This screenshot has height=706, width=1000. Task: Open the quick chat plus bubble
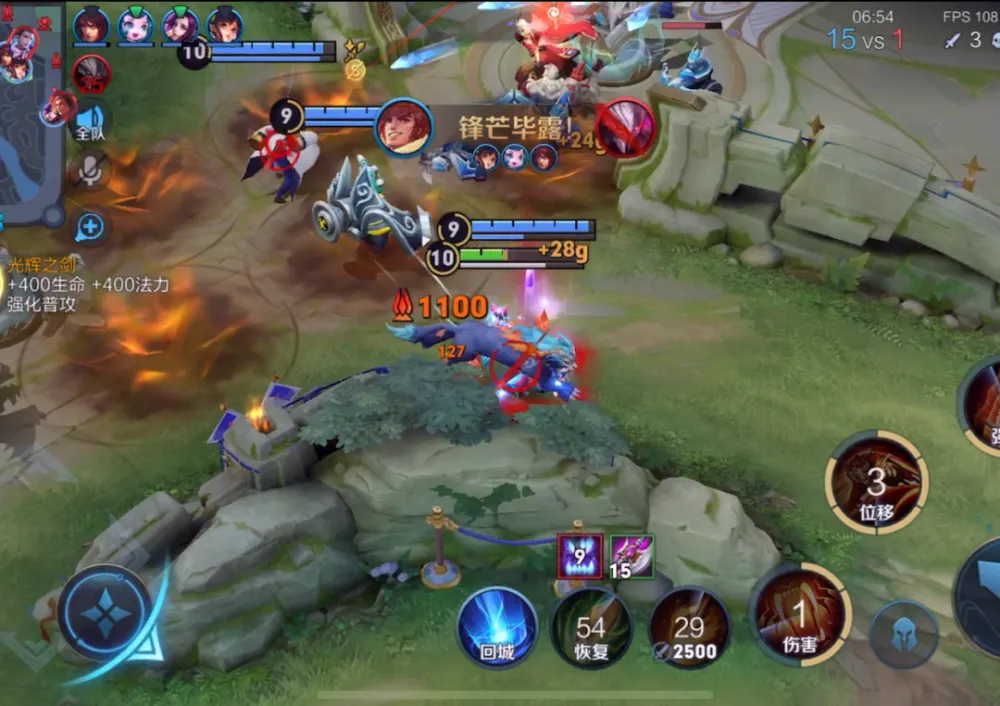tap(90, 227)
